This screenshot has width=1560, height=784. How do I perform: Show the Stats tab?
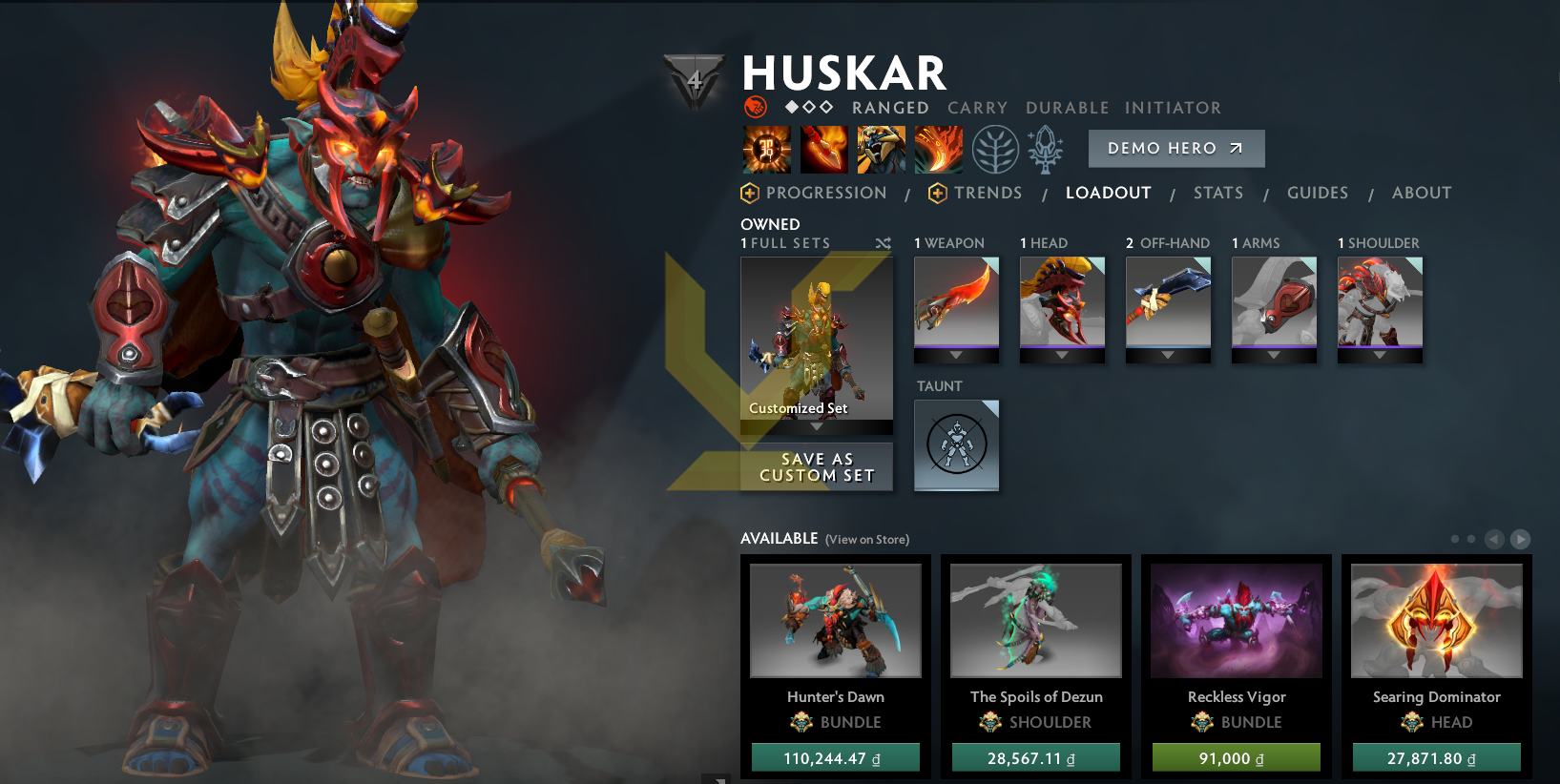1217,193
